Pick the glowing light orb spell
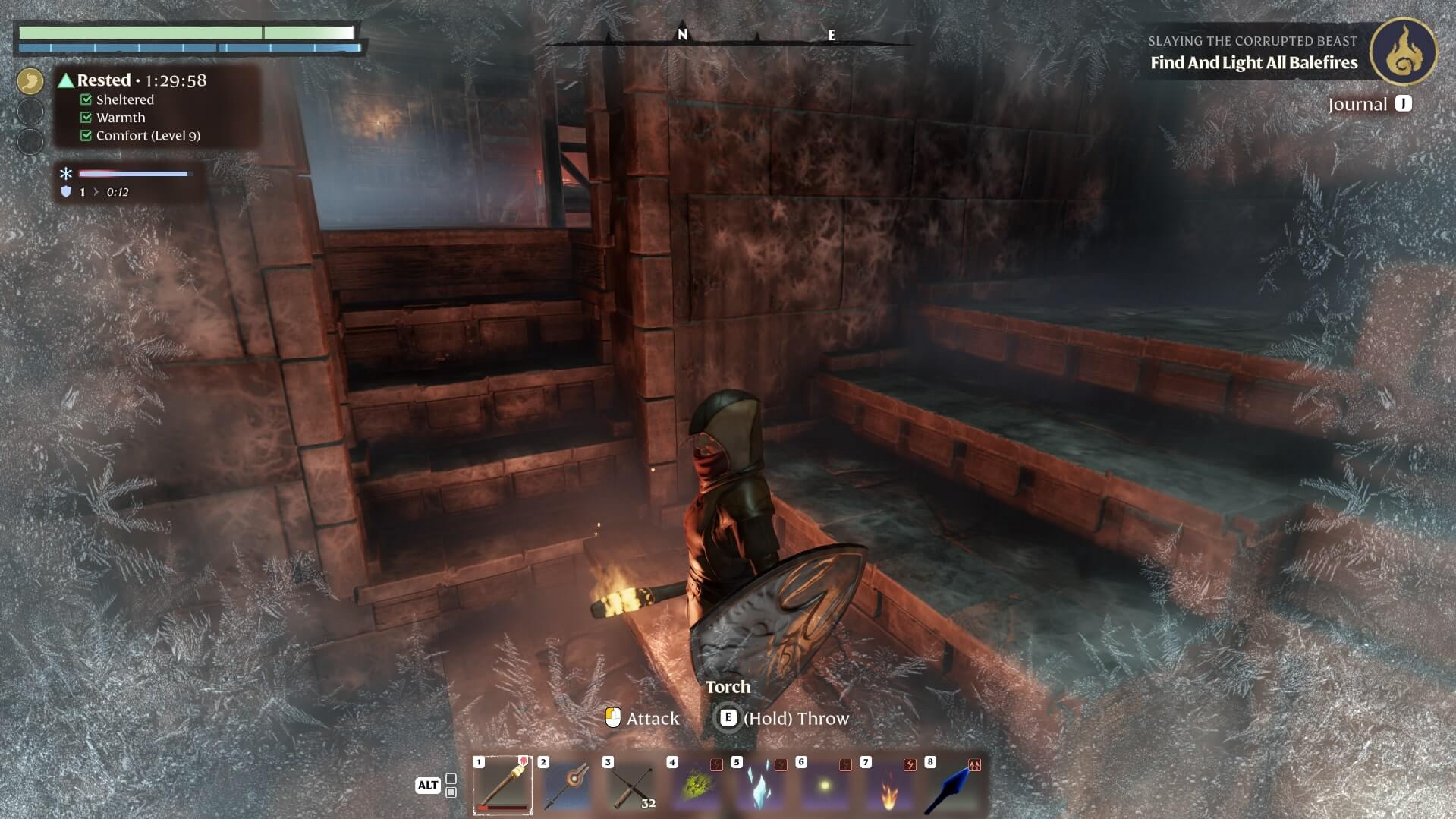The width and height of the screenshot is (1456, 819). pos(825,785)
